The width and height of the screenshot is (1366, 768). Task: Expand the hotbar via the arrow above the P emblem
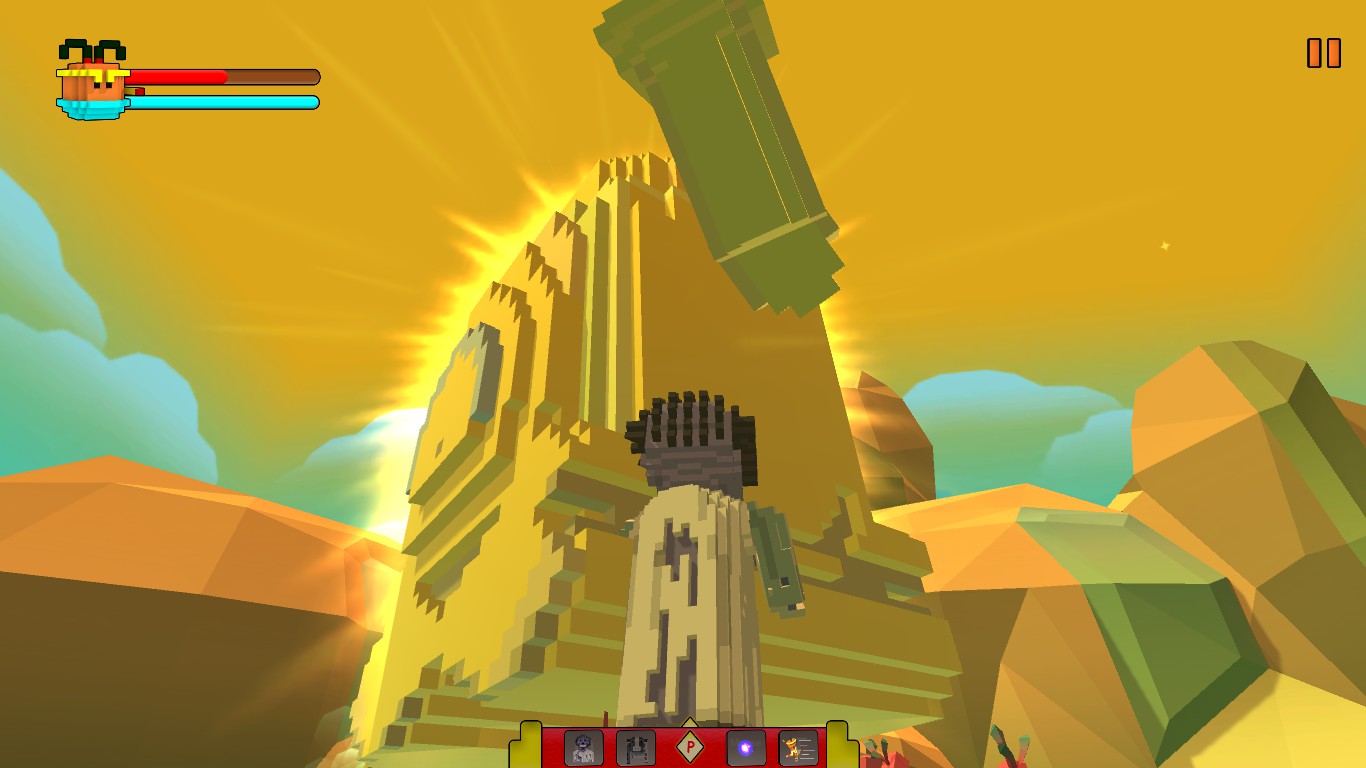(x=689, y=721)
